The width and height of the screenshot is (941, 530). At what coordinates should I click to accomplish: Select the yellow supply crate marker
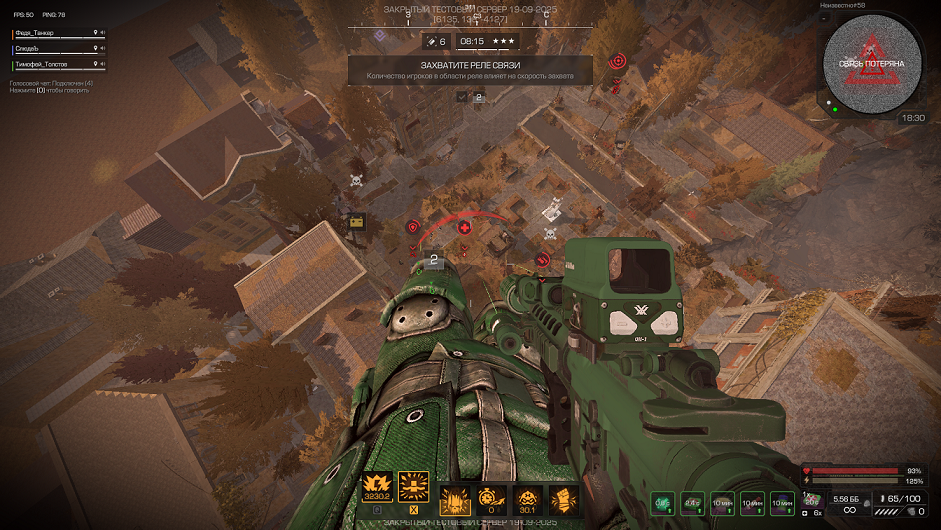pos(354,223)
